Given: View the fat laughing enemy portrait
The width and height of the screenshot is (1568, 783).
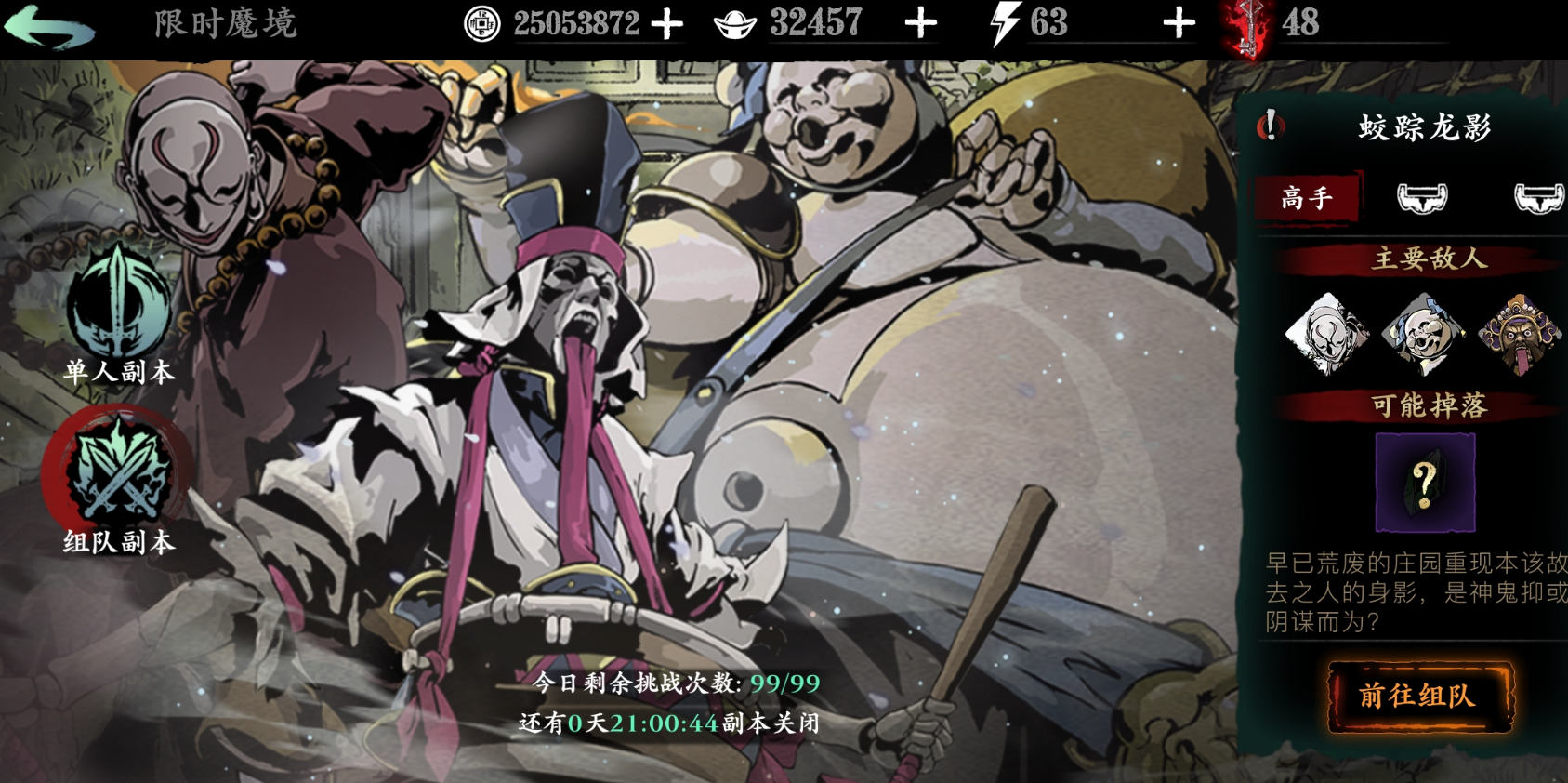Looking at the screenshot, I should (1422, 334).
